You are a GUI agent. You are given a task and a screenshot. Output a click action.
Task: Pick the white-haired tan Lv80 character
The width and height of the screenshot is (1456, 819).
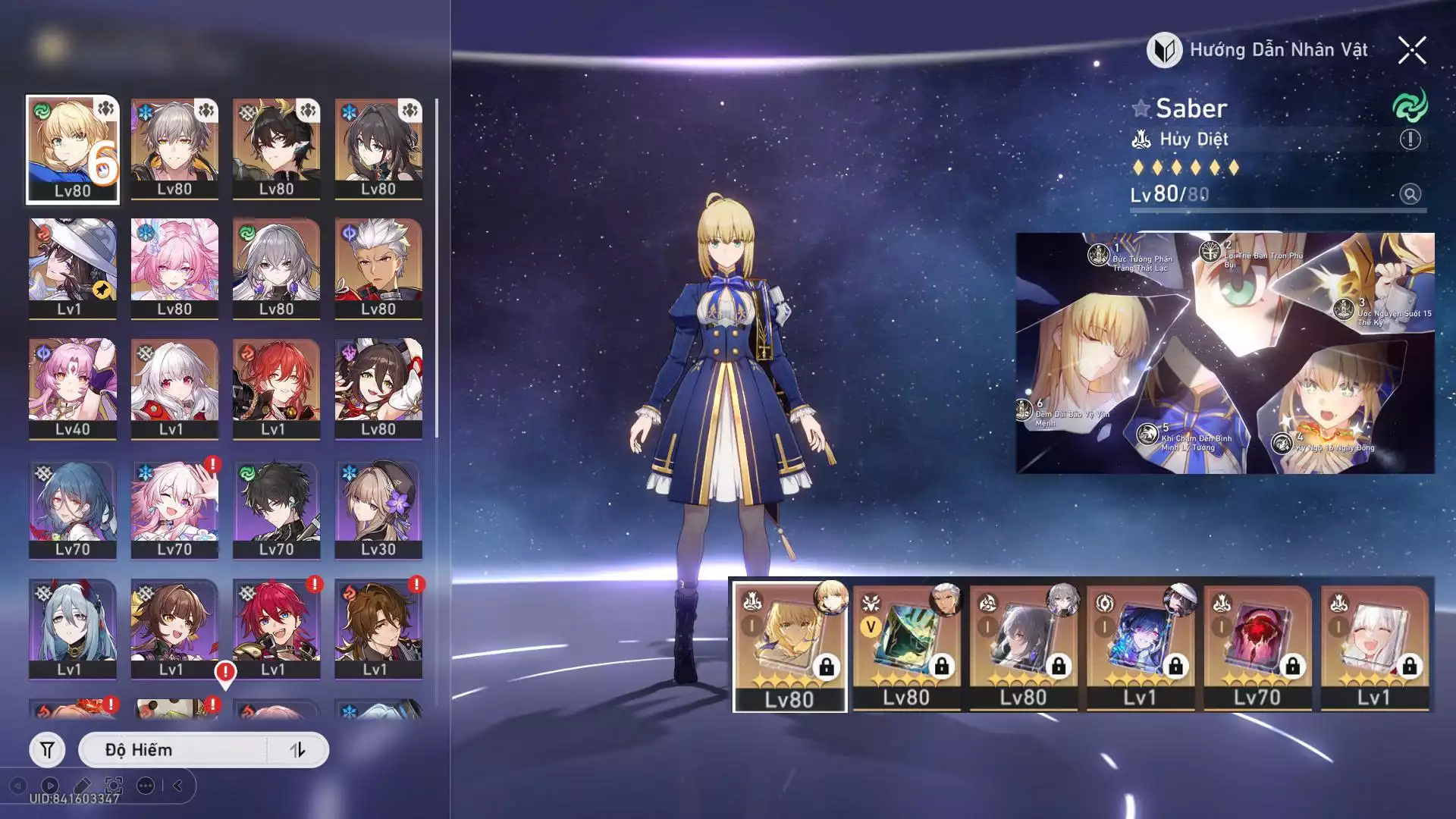click(378, 268)
